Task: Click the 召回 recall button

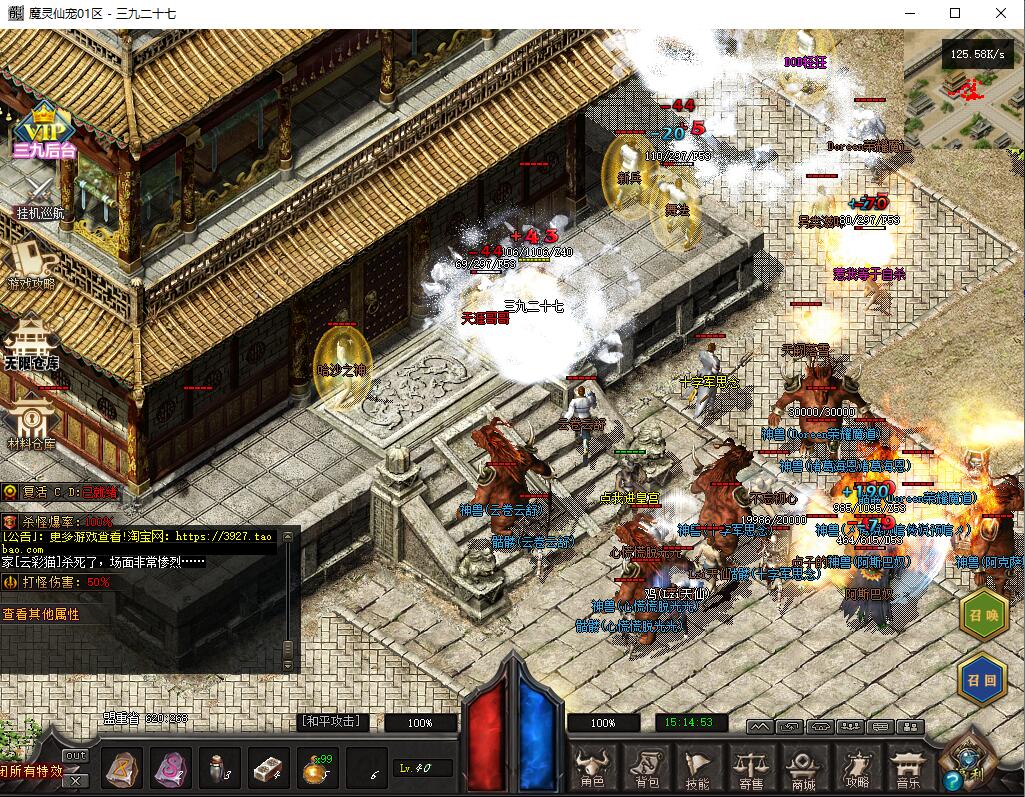Action: (983, 678)
